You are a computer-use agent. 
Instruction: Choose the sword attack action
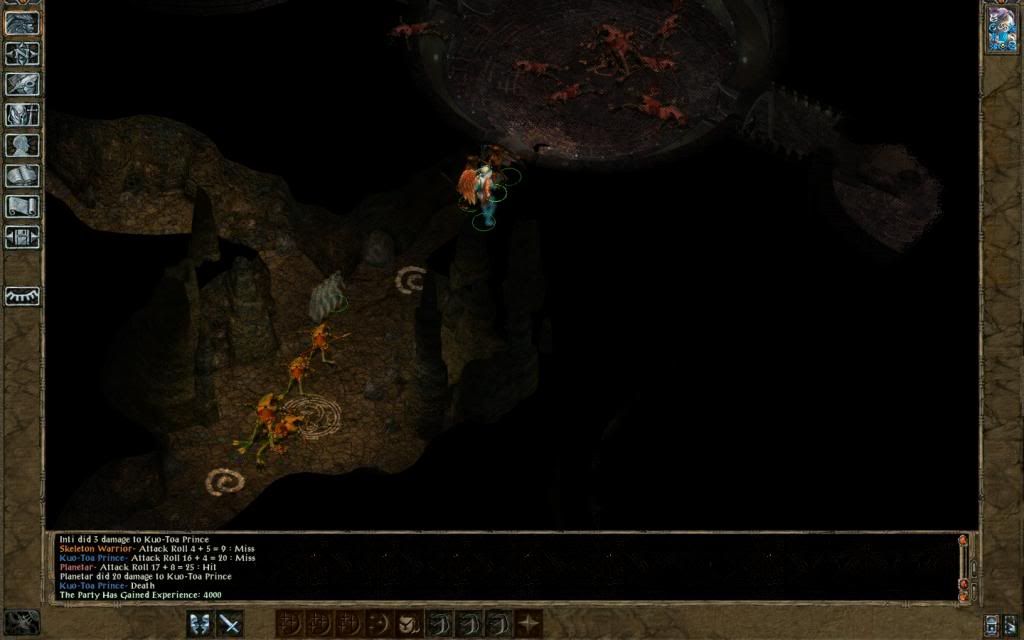pyautogui.click(x=231, y=624)
